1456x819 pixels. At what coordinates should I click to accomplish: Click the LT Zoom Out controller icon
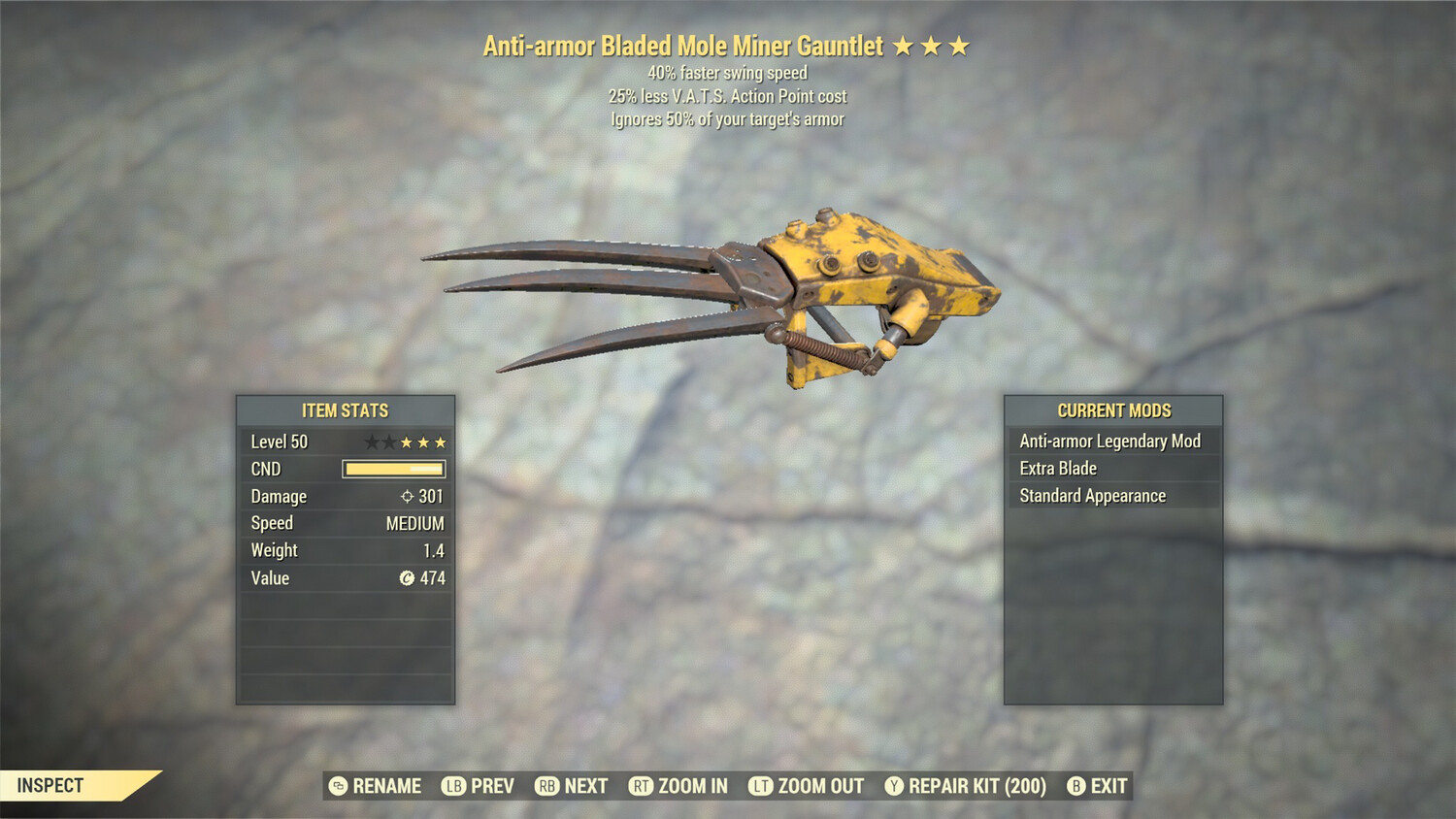762,786
